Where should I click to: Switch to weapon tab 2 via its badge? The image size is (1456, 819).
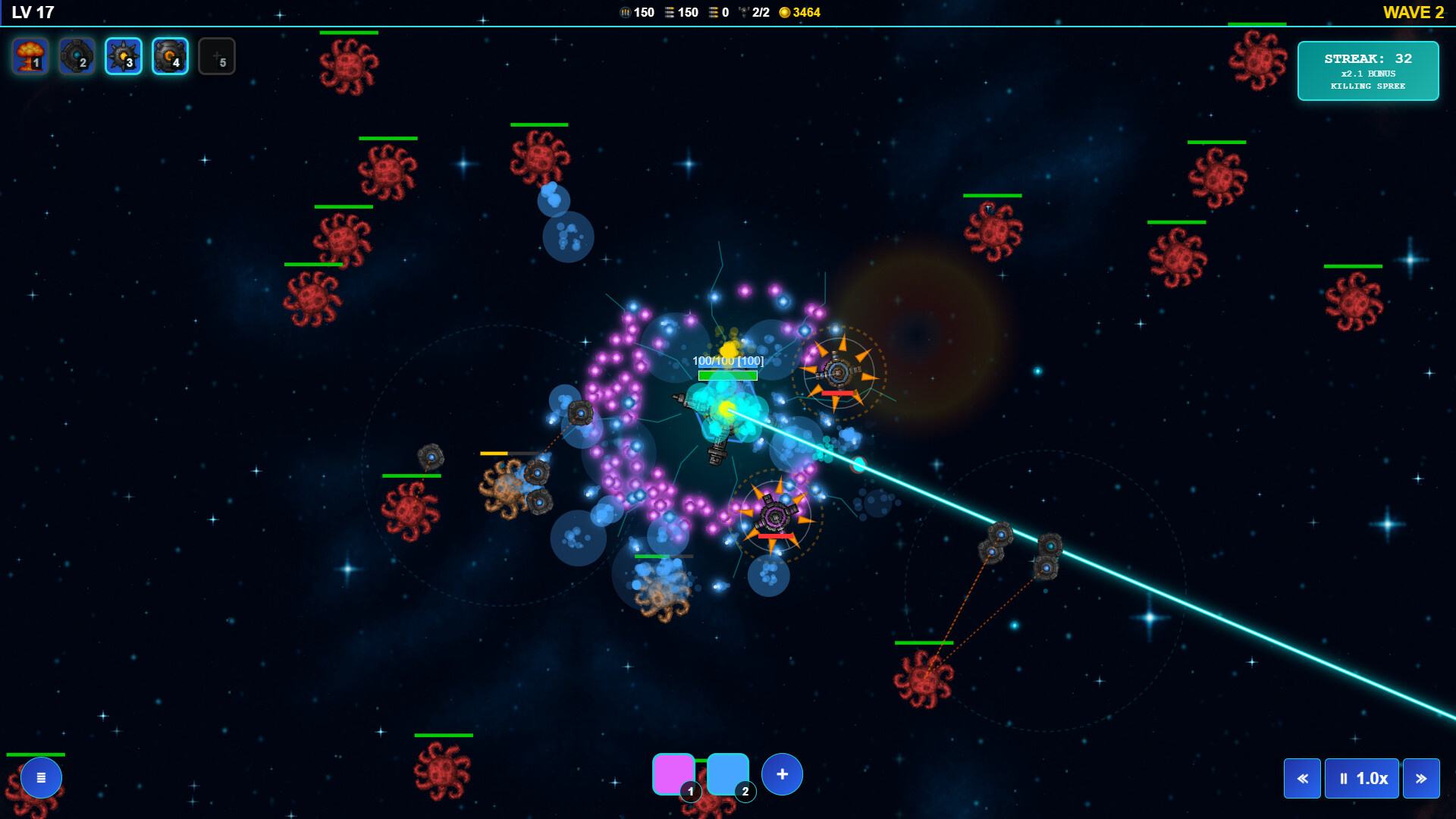tap(744, 792)
